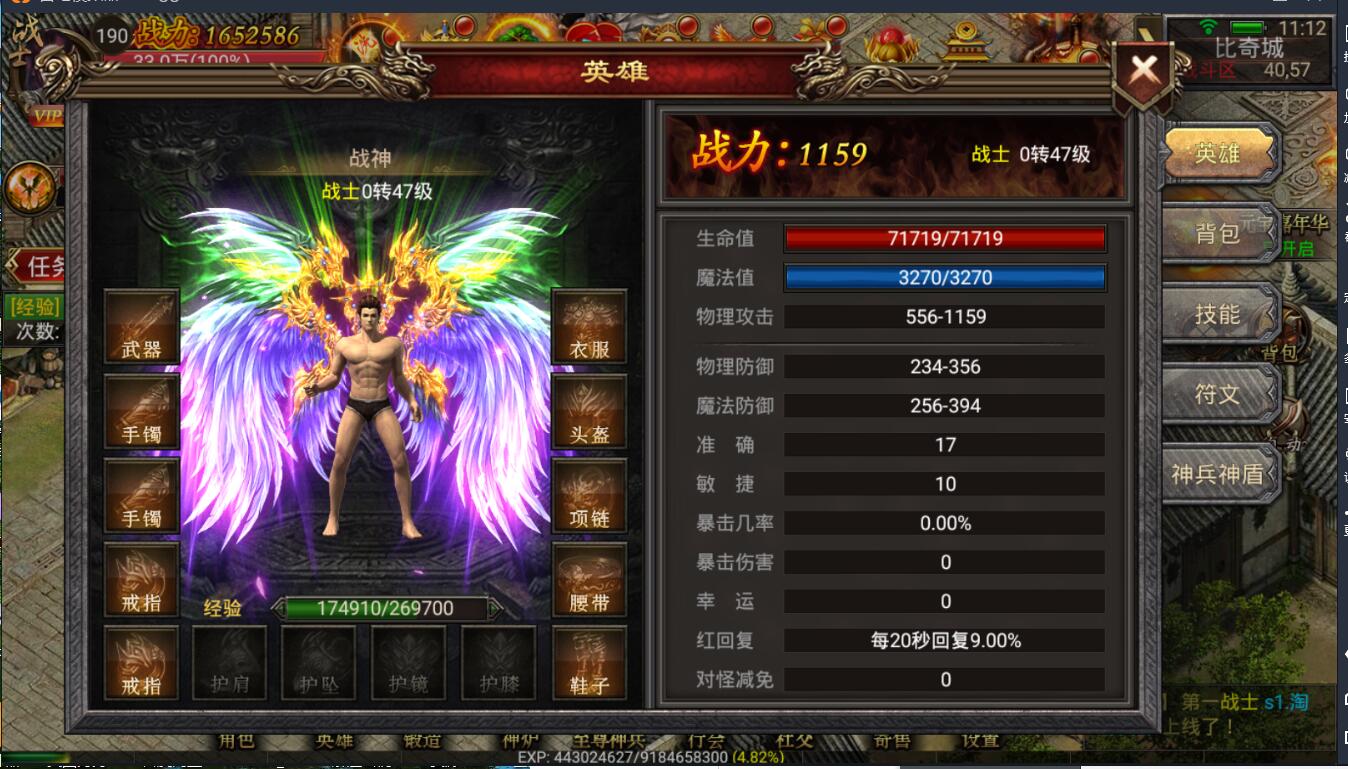
Task: Select the 鞋子 equipment slot
Action: (x=589, y=662)
